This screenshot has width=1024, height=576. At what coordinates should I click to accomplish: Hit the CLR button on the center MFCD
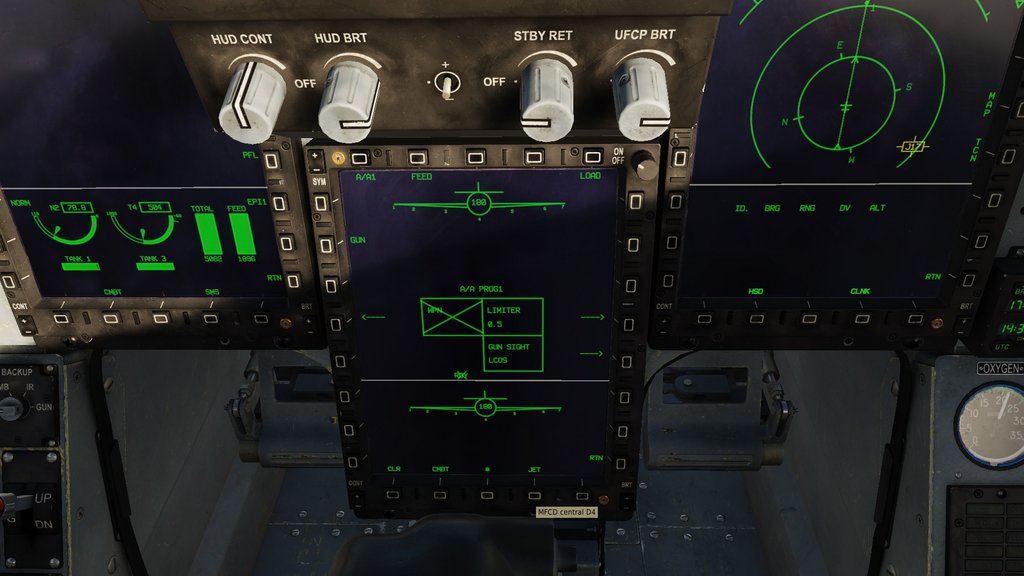(393, 493)
